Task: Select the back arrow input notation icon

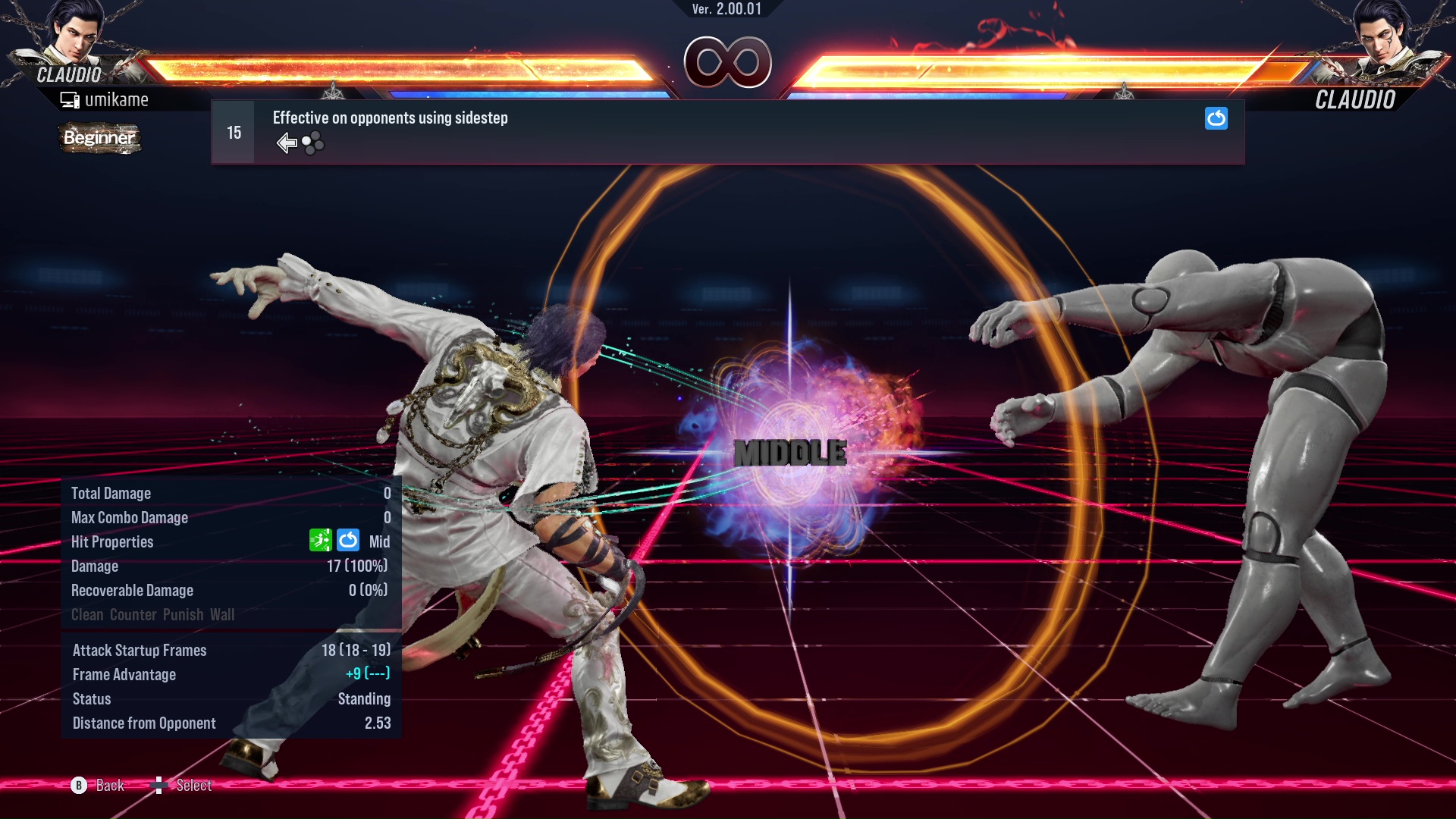Action: click(286, 142)
